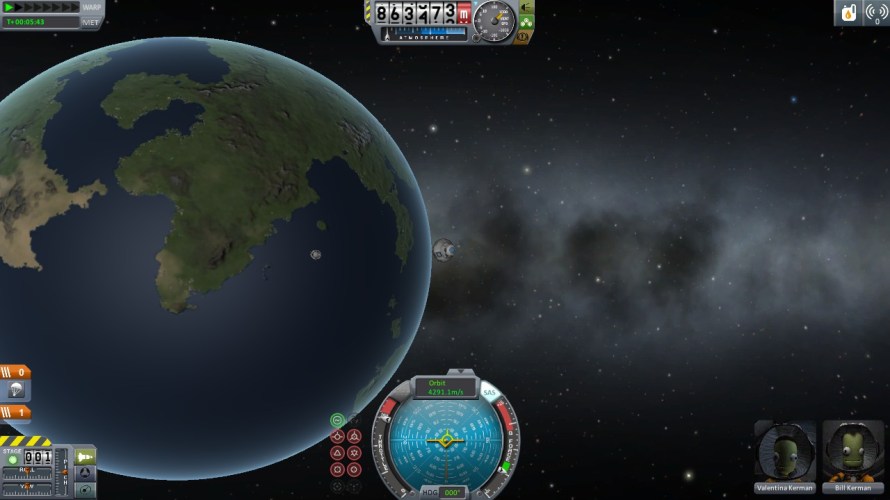The height and width of the screenshot is (500, 890).
Task: Click the time warp arrows control
Action: click(40, 7)
